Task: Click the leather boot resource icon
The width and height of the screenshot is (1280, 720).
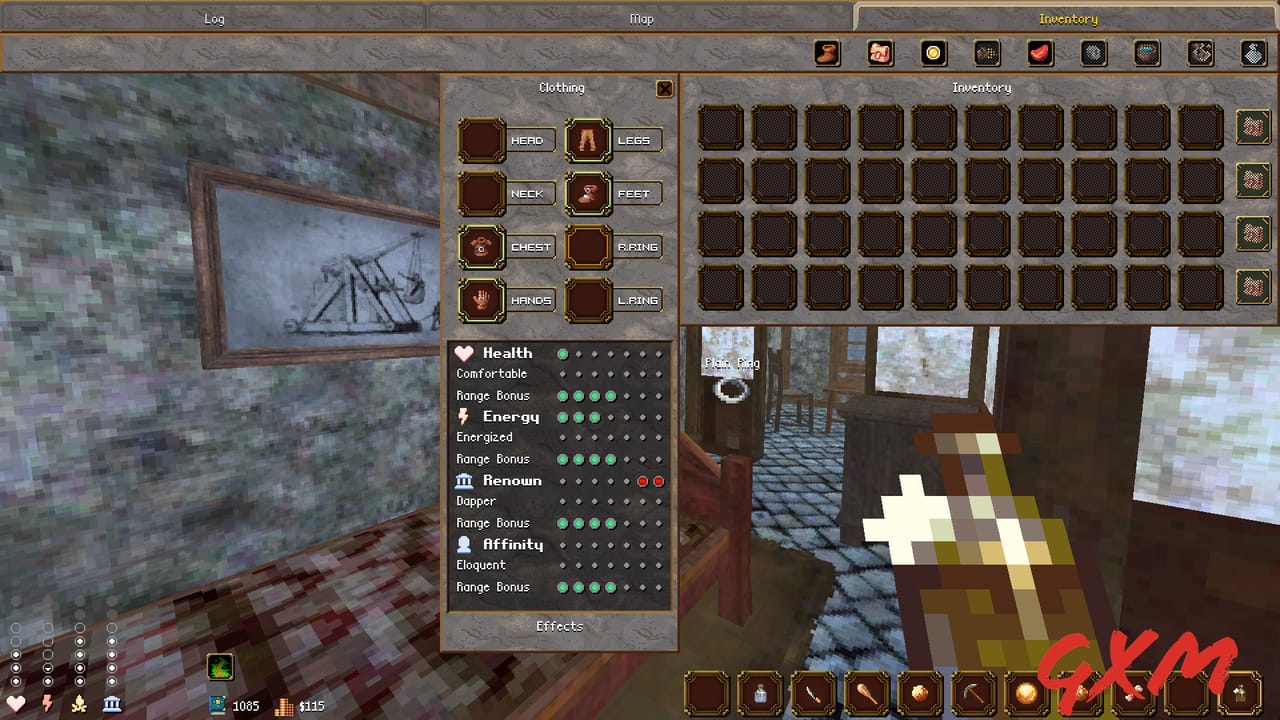Action: [x=826, y=53]
